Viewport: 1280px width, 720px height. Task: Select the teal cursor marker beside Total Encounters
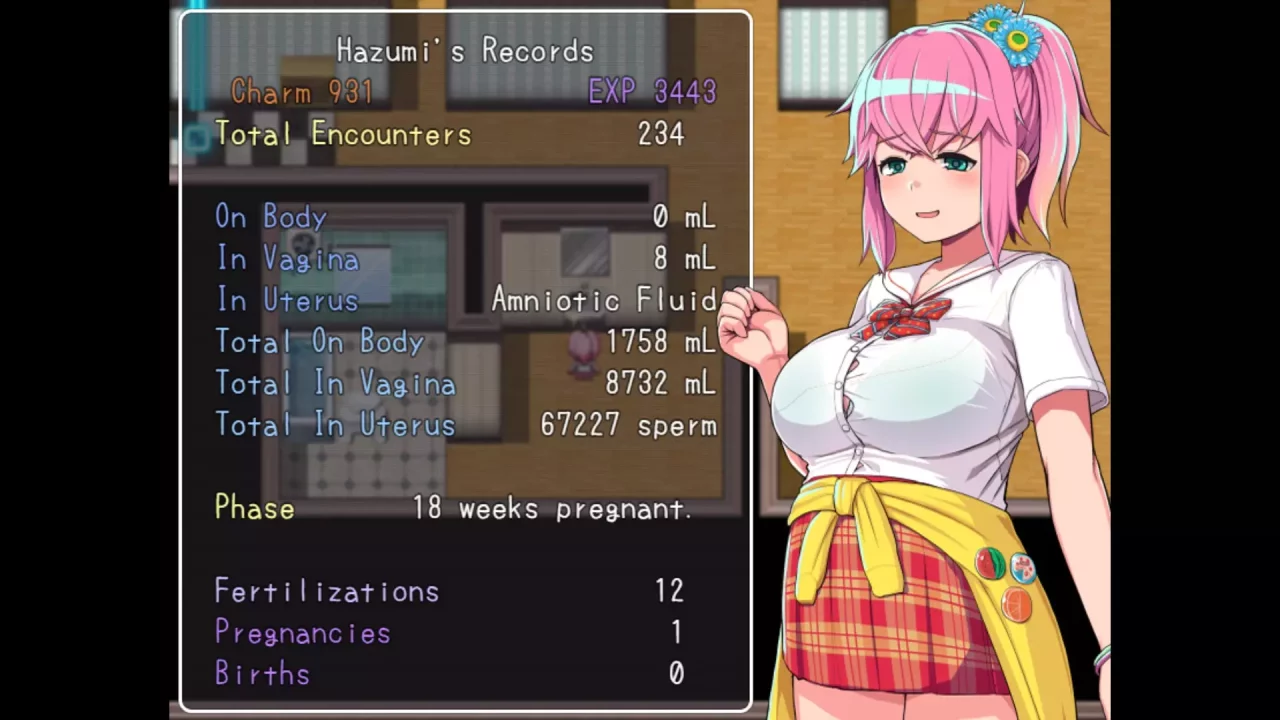point(196,138)
